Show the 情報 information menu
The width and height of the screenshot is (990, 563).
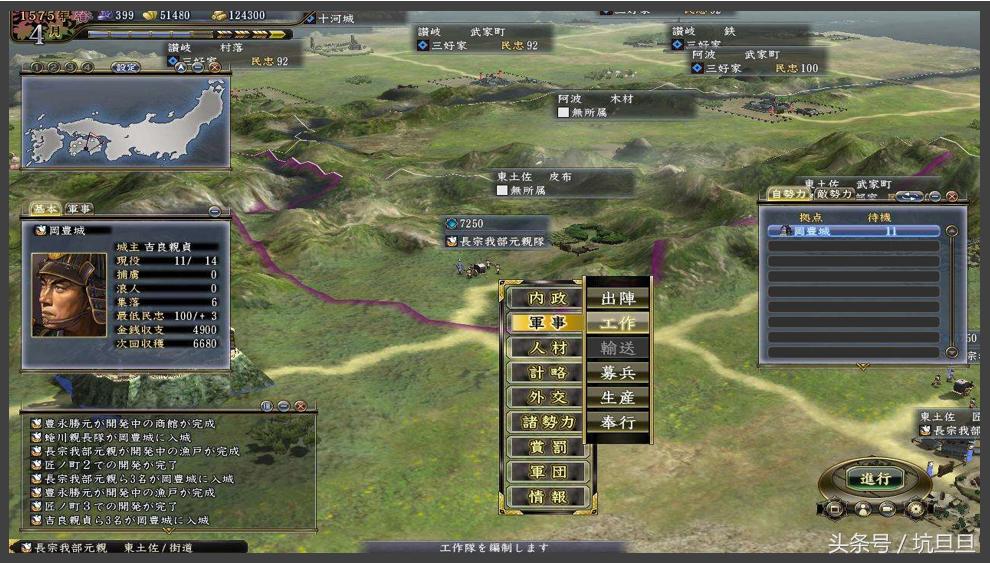[x=547, y=497]
